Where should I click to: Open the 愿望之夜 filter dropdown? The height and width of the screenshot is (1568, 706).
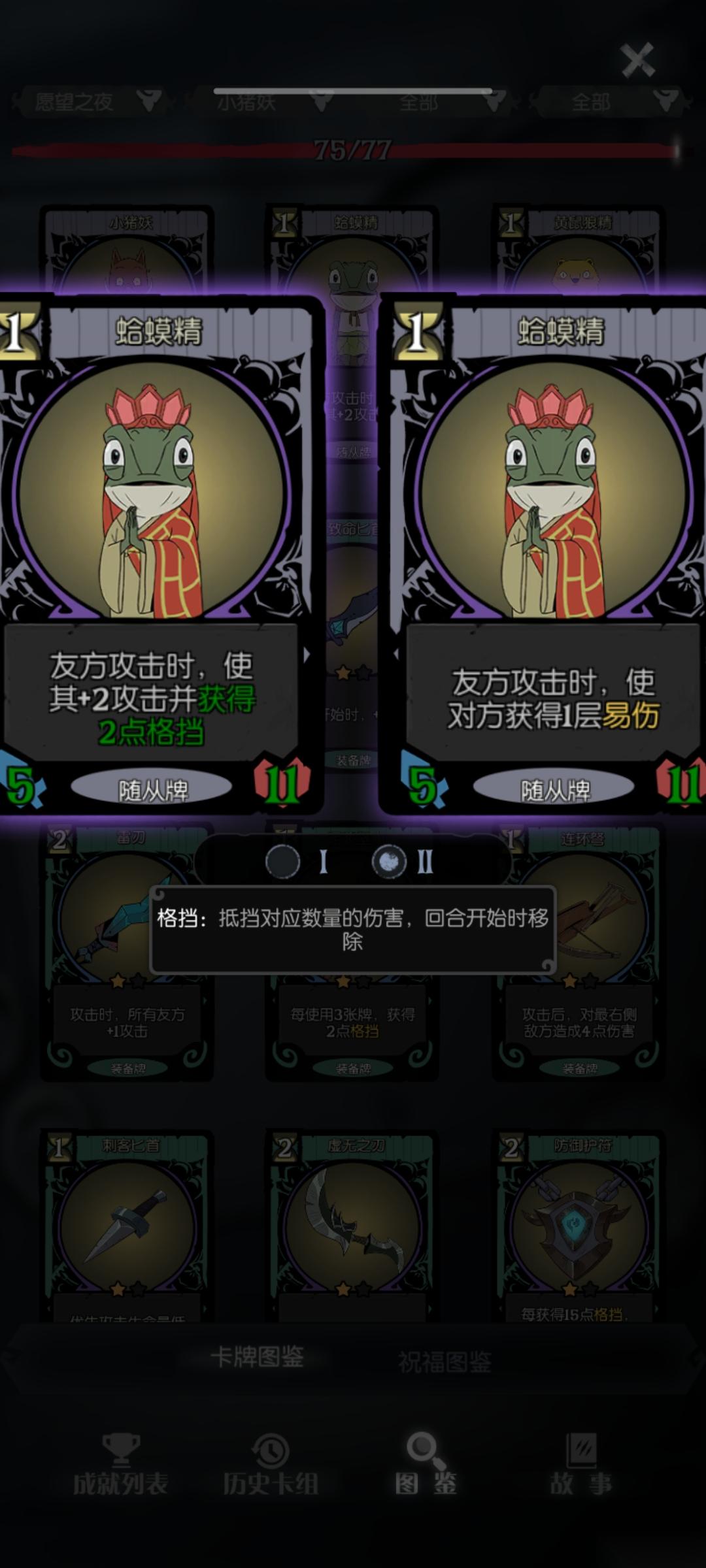[92, 102]
